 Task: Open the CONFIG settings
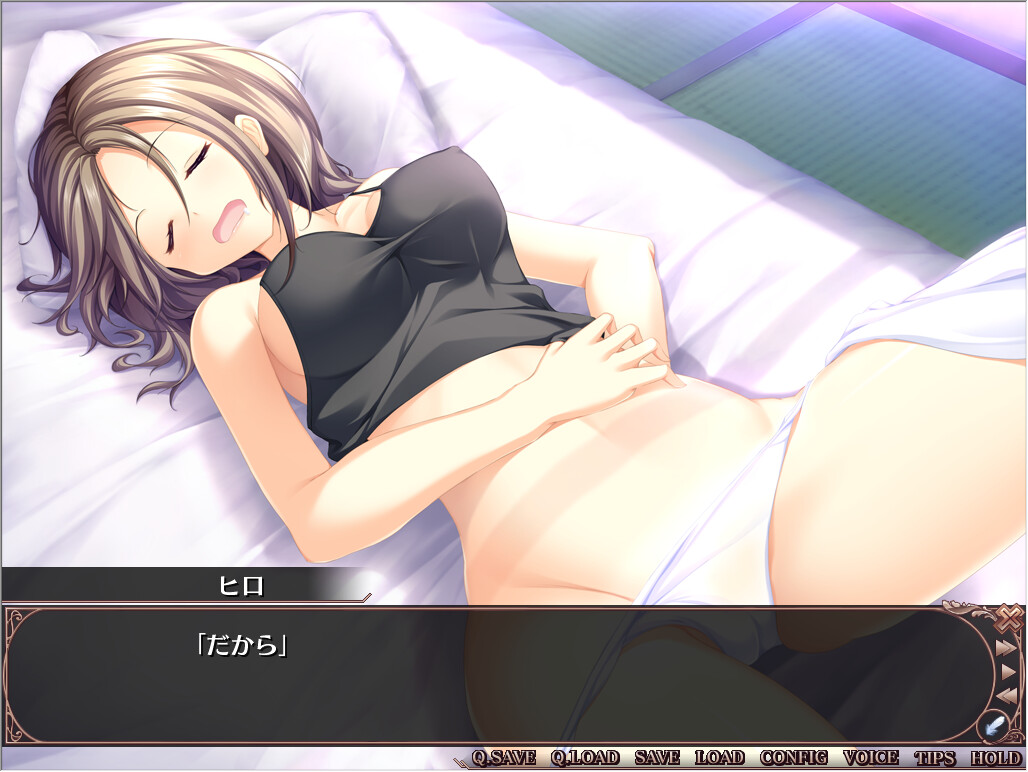coord(794,758)
